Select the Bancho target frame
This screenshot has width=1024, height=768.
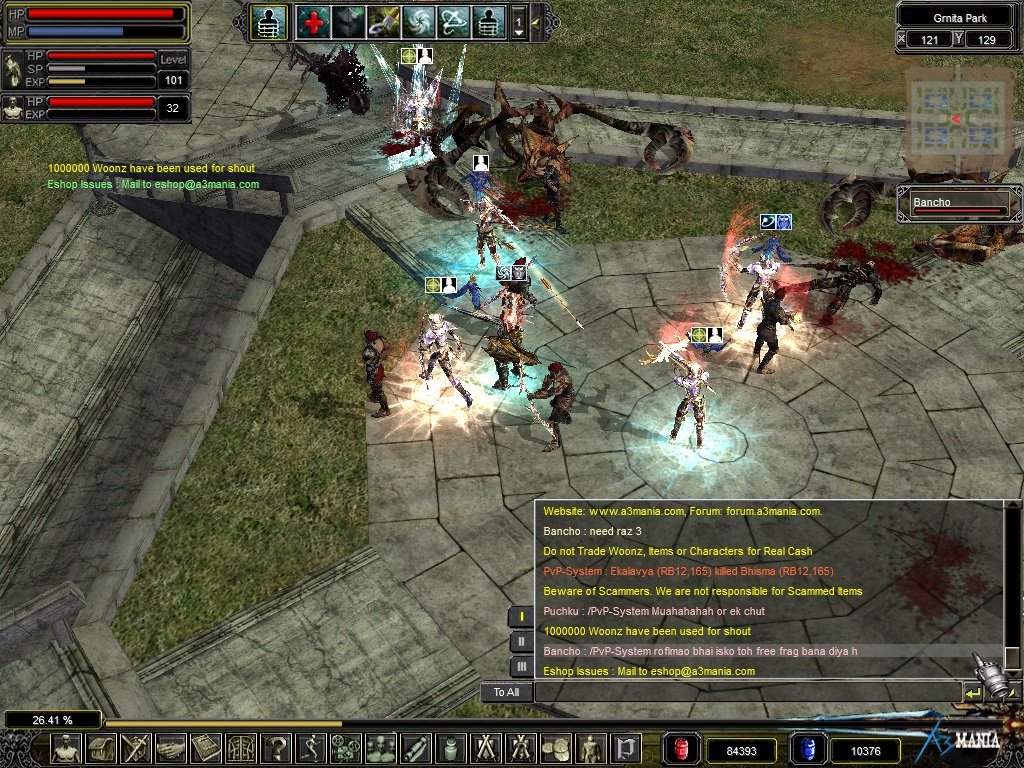[958, 204]
